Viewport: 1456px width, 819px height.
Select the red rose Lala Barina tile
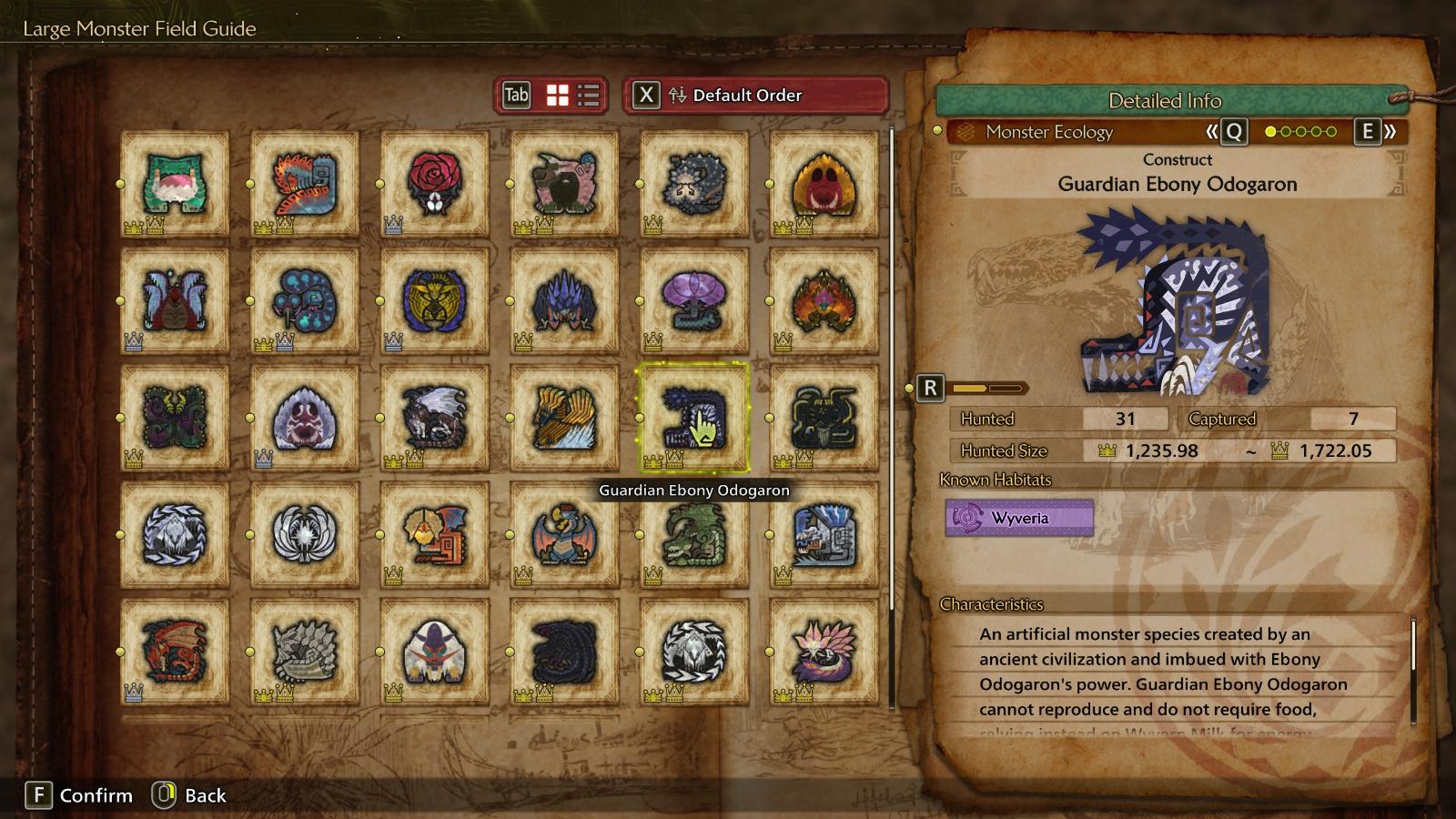pos(434,183)
